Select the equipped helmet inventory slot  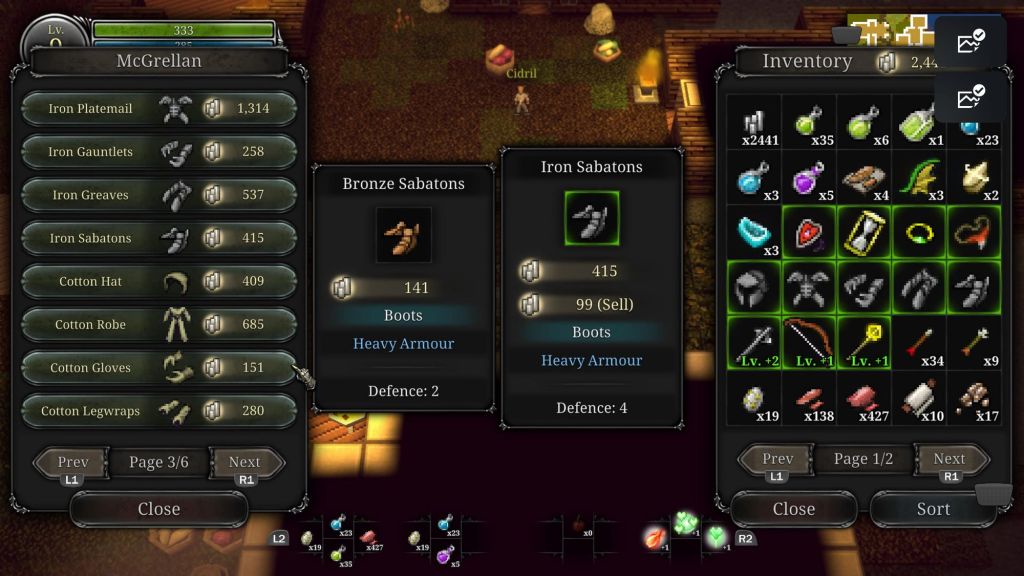pos(754,288)
